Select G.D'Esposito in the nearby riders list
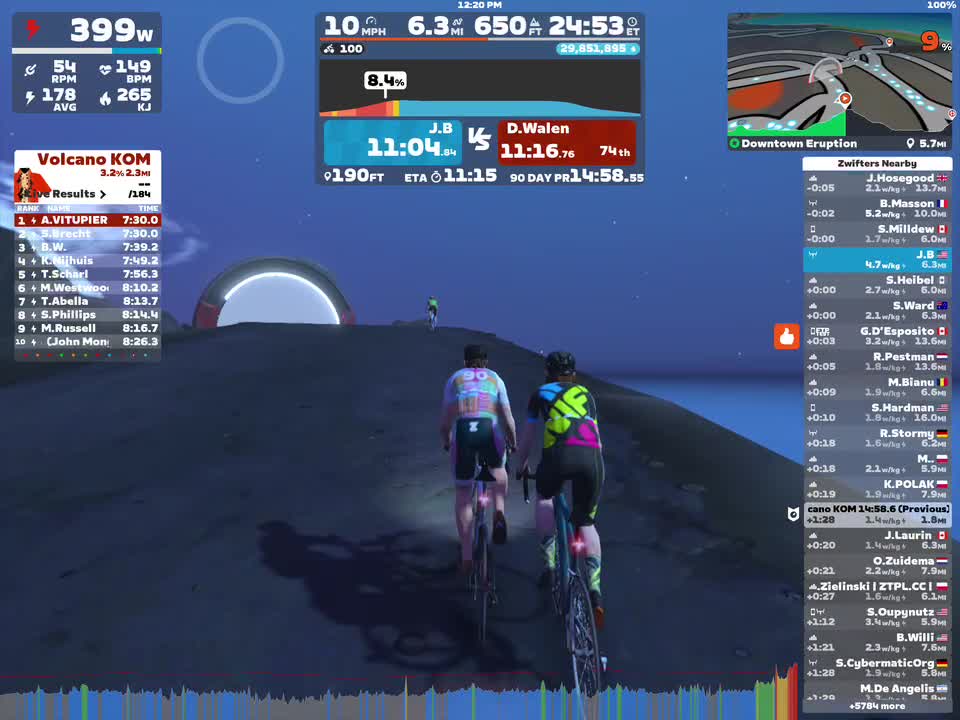This screenshot has width=960, height=720. (x=877, y=336)
